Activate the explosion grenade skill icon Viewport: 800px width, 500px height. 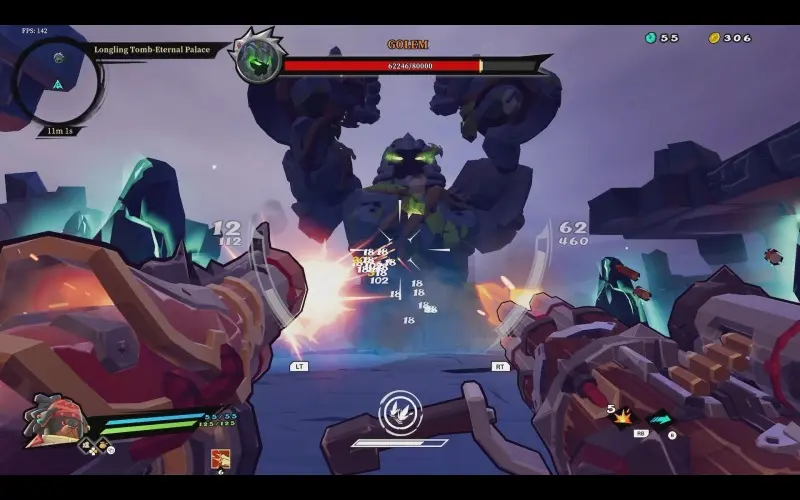tap(623, 416)
